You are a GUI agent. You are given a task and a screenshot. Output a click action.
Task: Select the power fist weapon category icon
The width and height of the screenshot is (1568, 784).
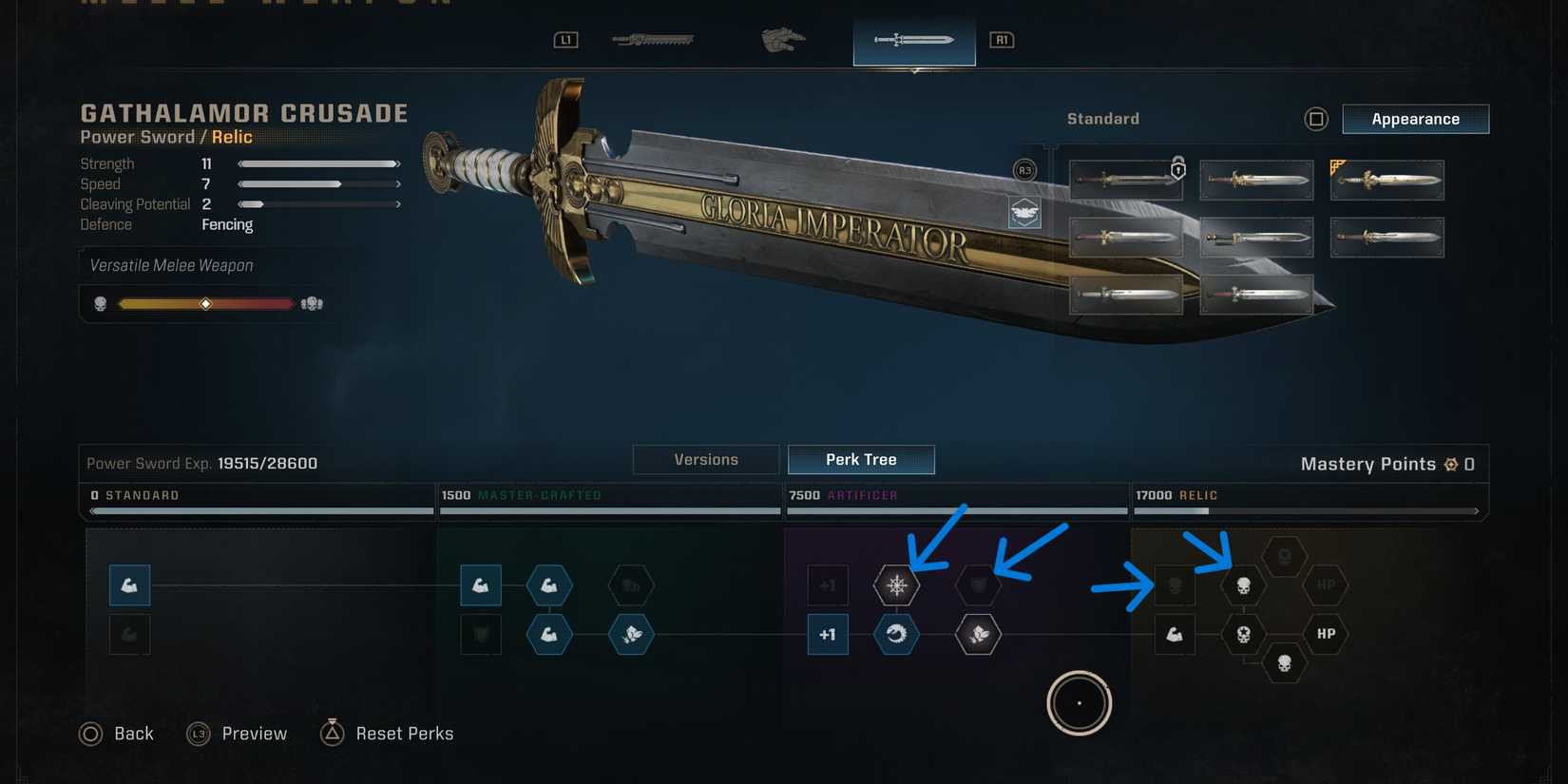tap(782, 39)
